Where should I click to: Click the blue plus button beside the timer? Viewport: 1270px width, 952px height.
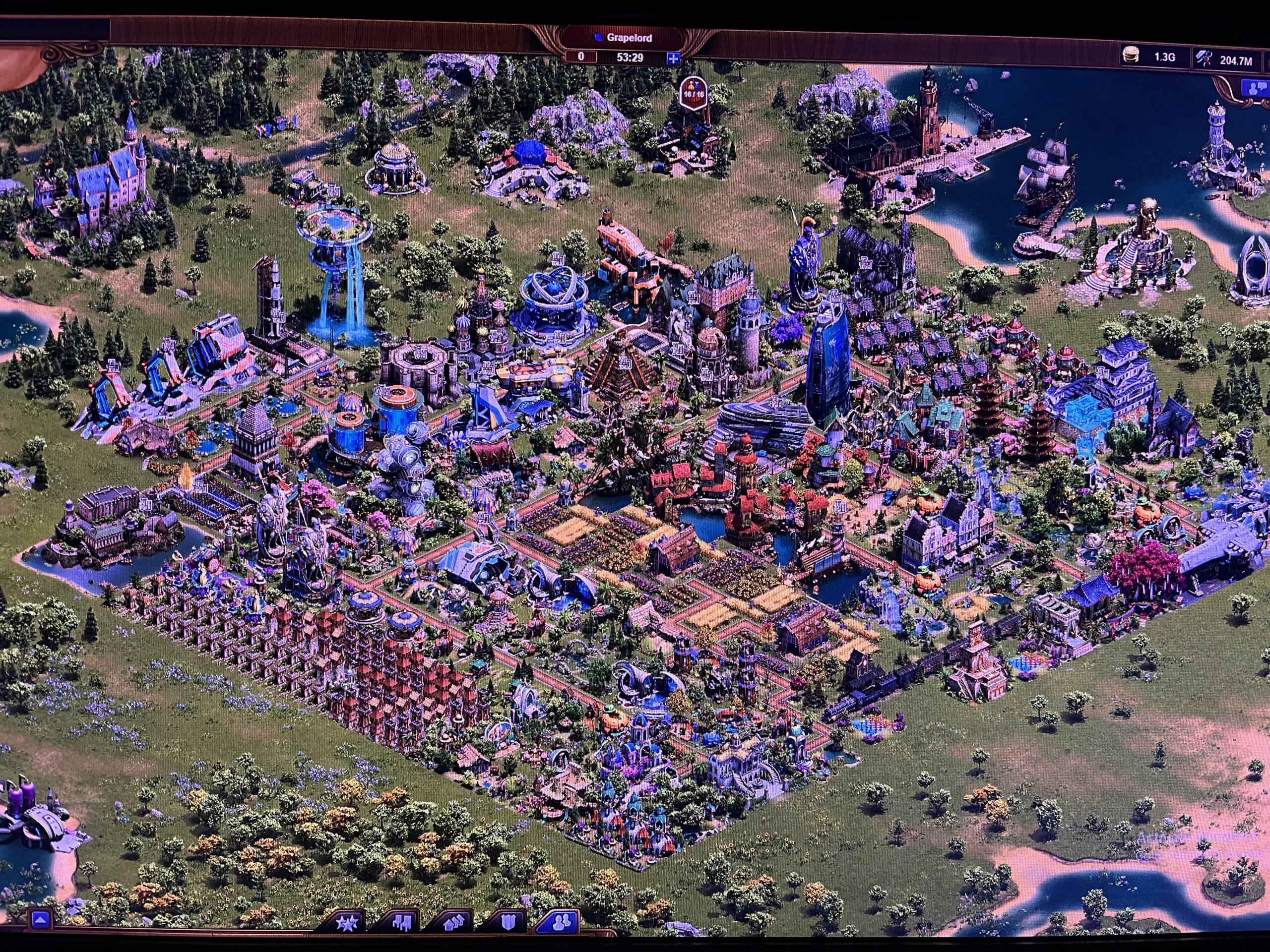point(673,58)
